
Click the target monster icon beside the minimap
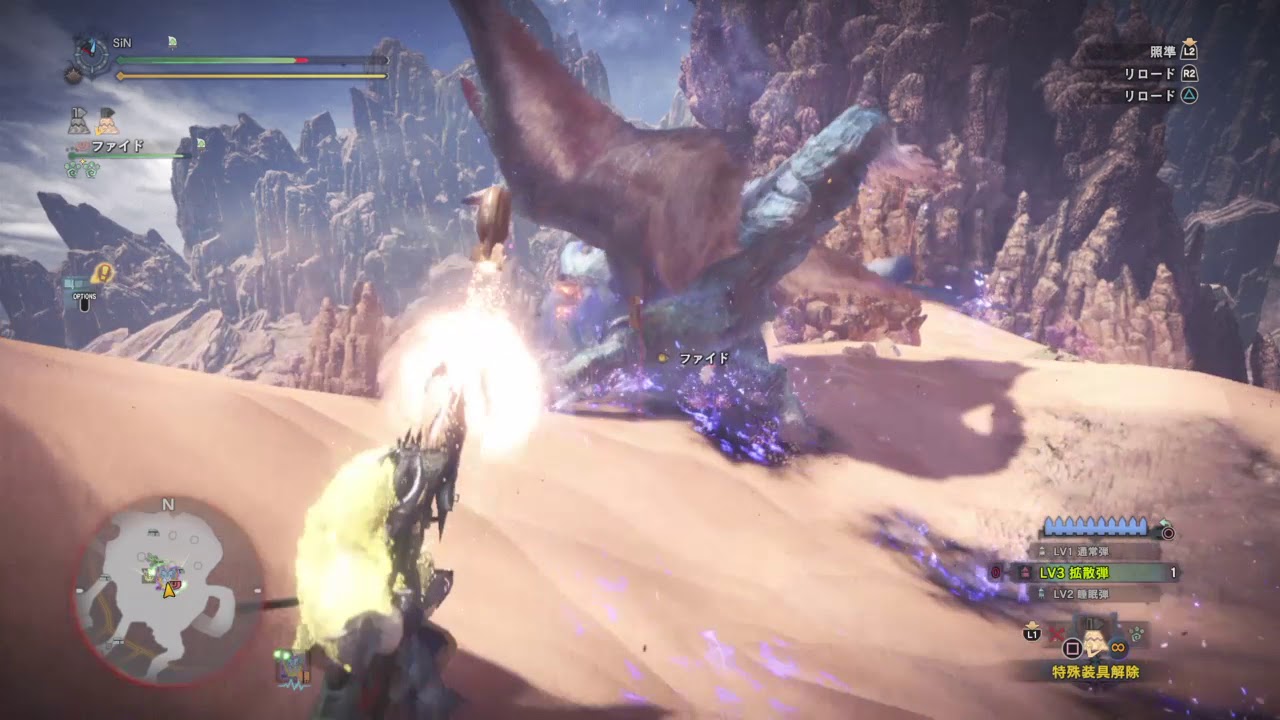pos(289,666)
